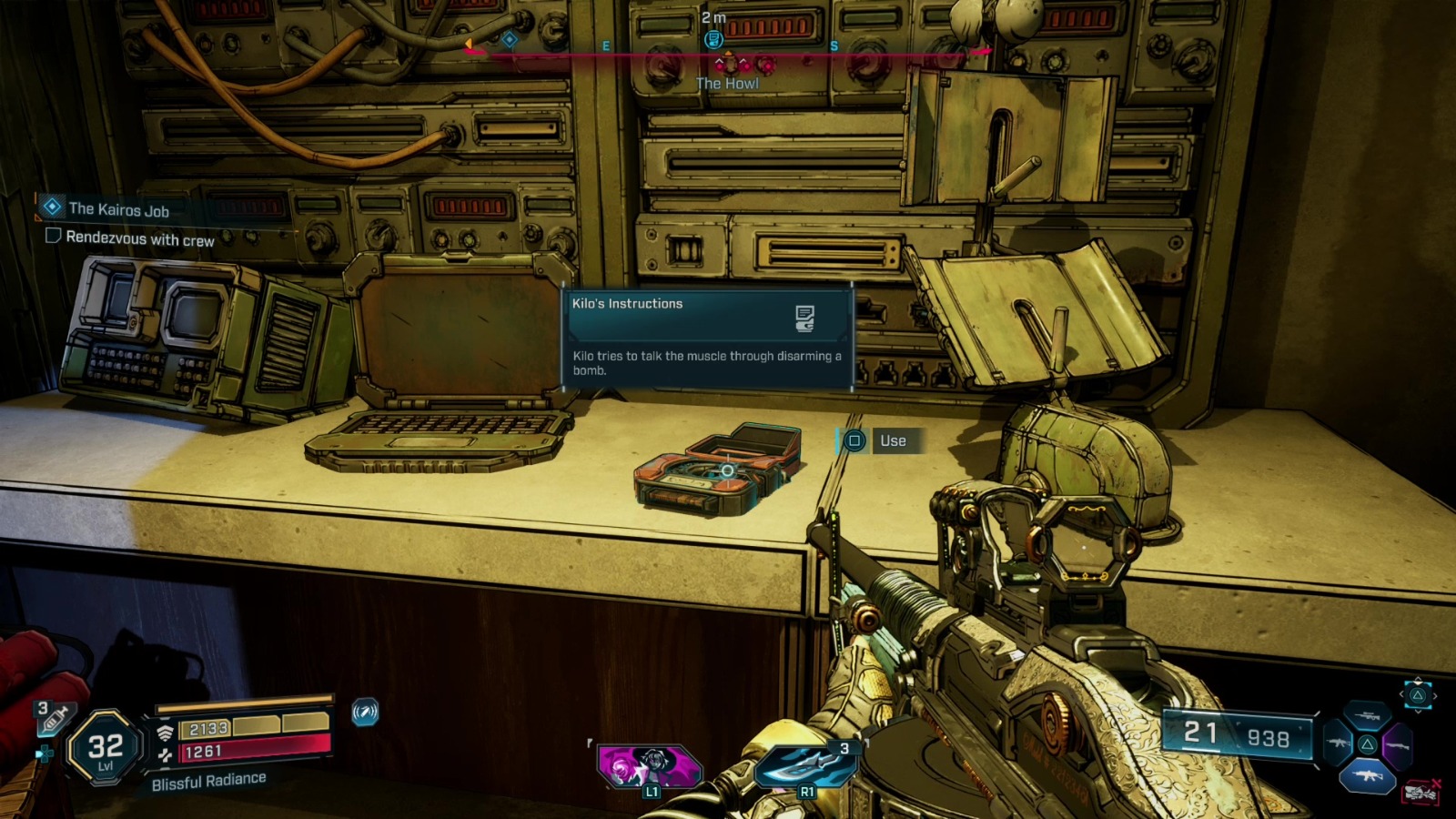Select the sniper rifle slot on the weapon wheel
The height and width of the screenshot is (819, 1456).
[1367, 715]
